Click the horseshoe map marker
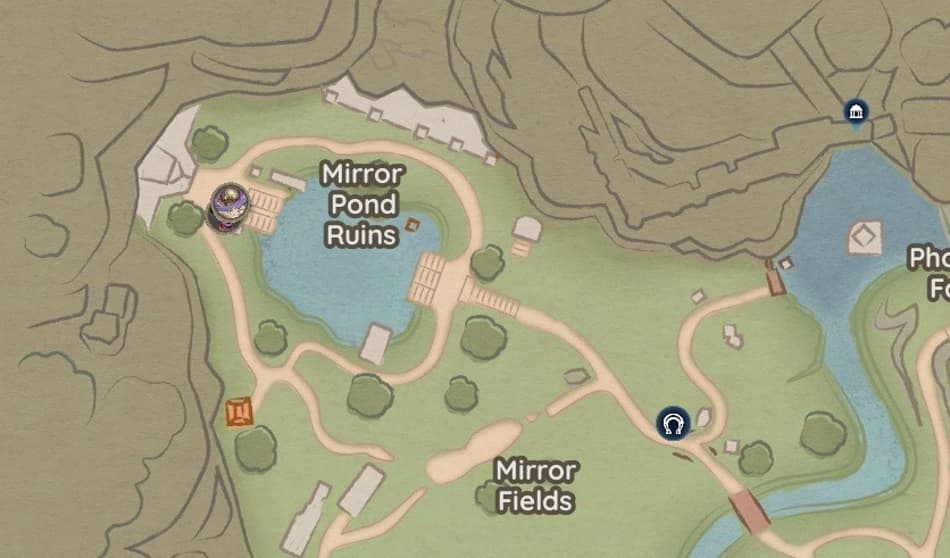 [674, 423]
